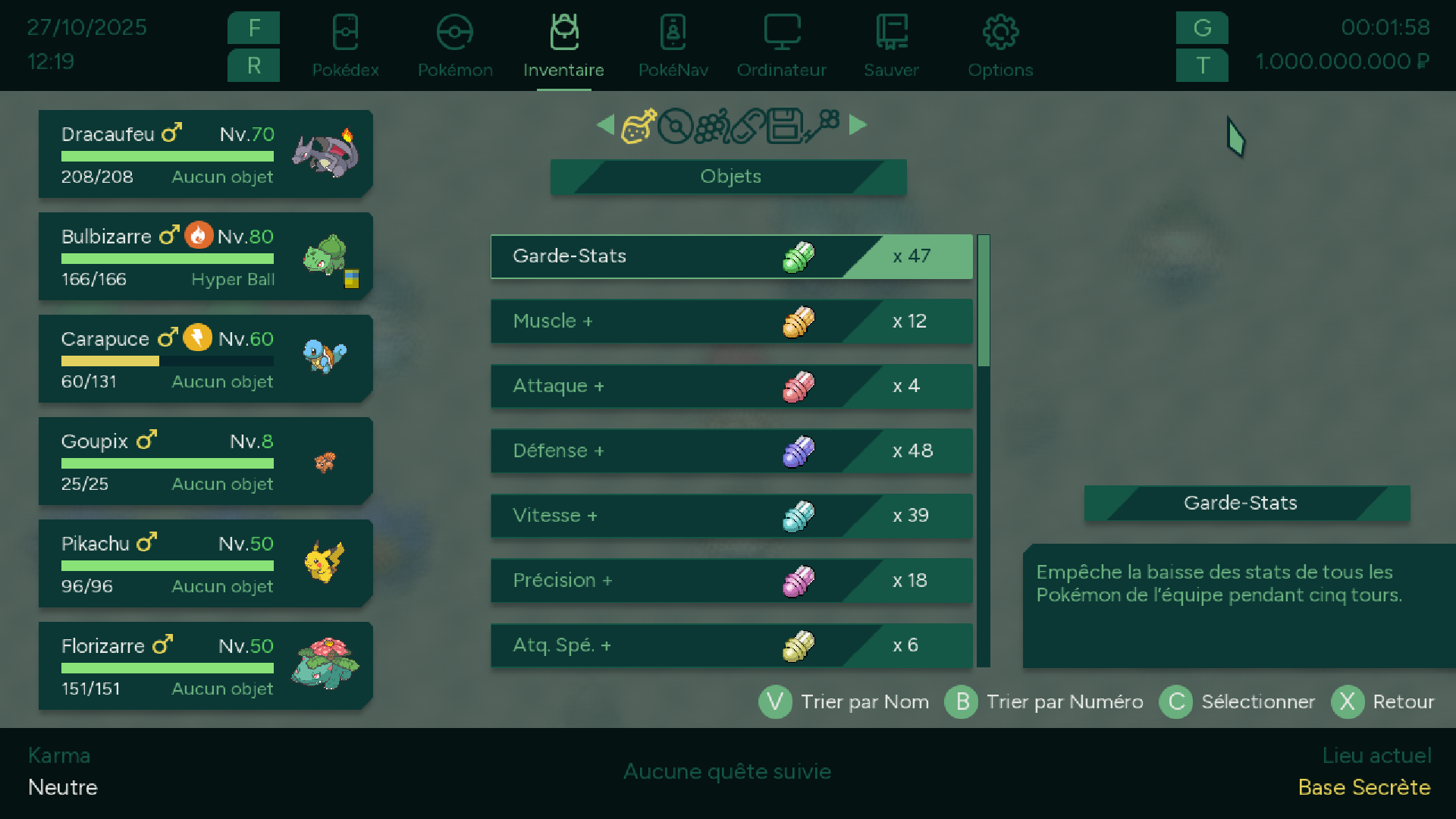This screenshot has width=1456, height=819.
Task: Pick Goupix in the party panel
Action: point(205,461)
